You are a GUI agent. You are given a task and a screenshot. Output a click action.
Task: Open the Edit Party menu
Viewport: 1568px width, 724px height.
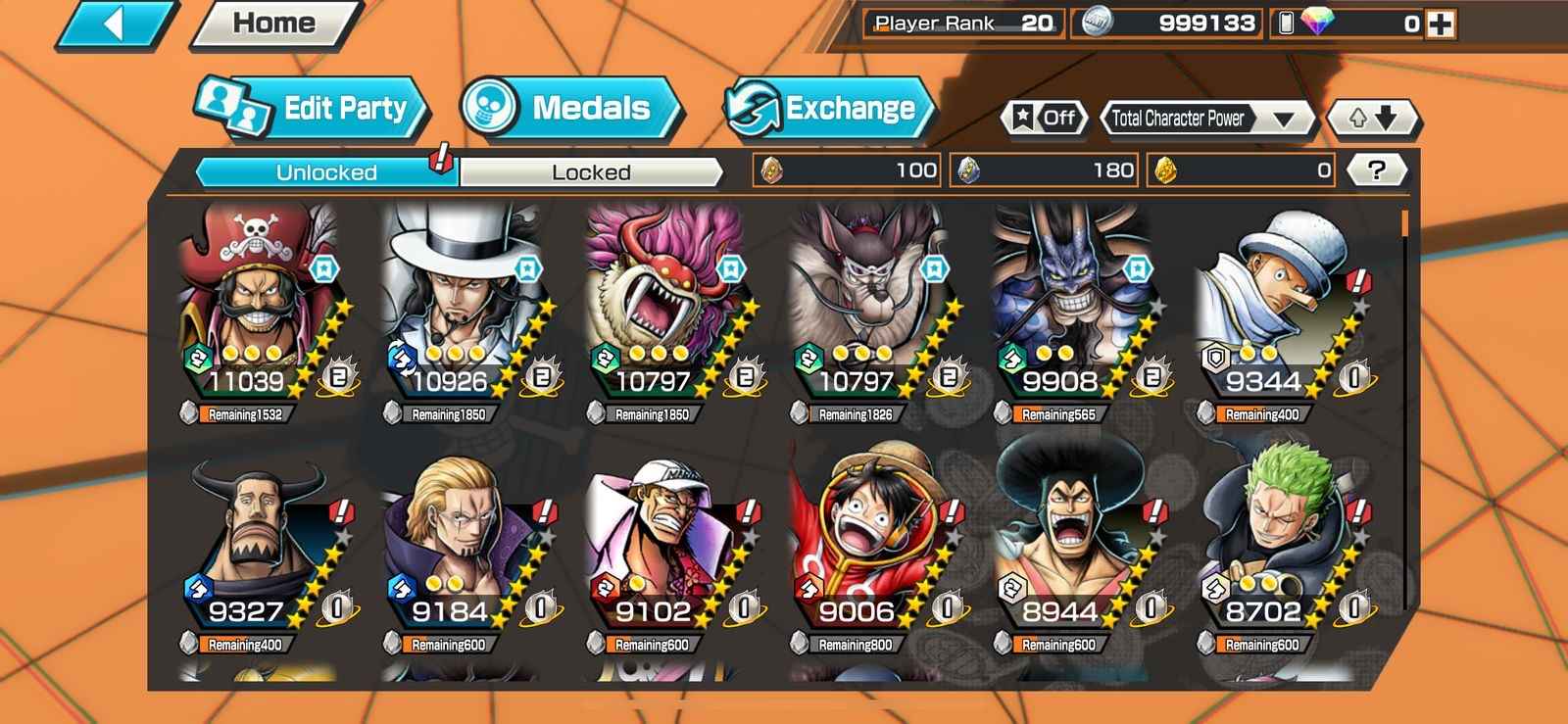coord(314,108)
